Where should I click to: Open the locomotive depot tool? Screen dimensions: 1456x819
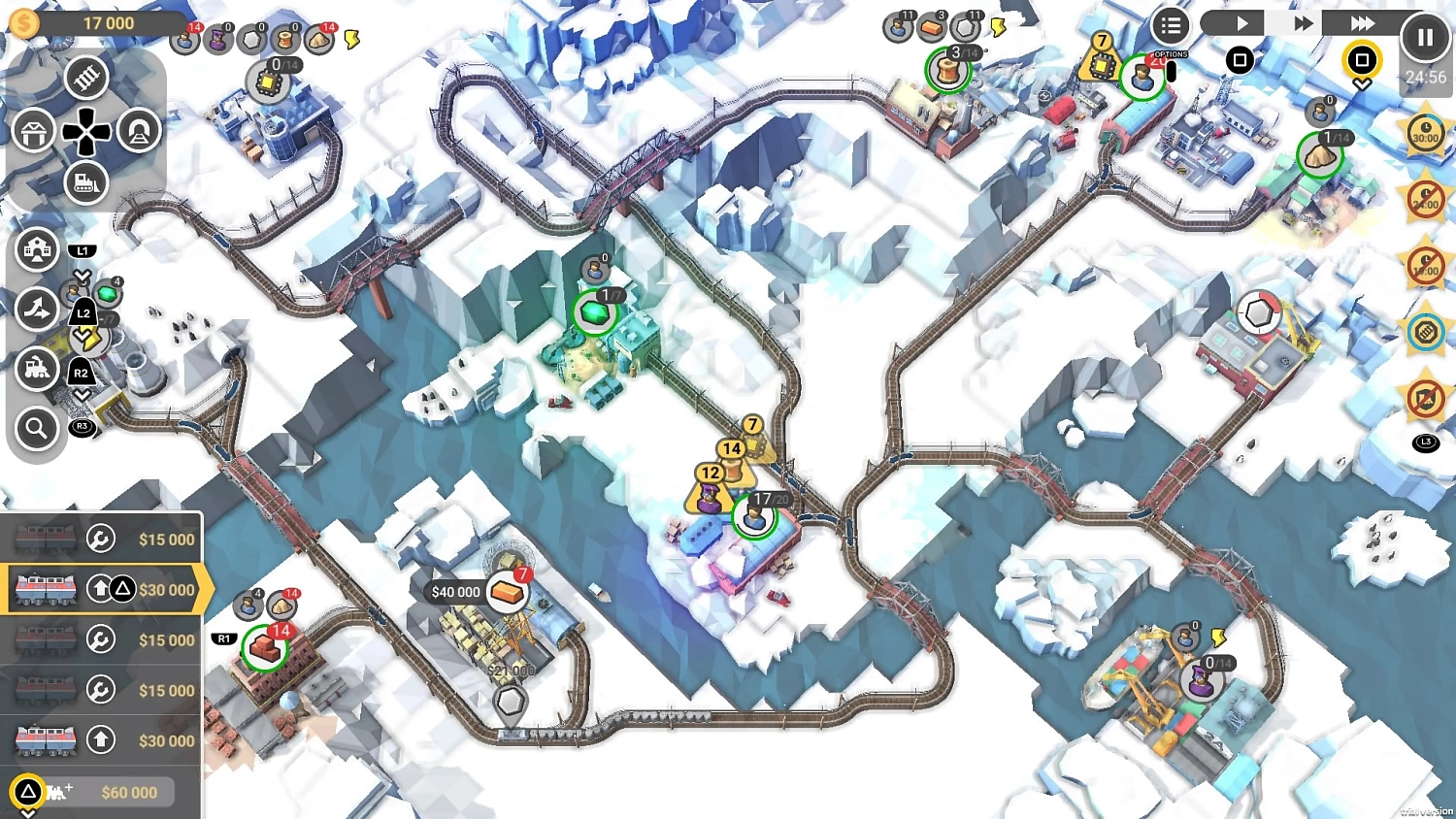37,372
